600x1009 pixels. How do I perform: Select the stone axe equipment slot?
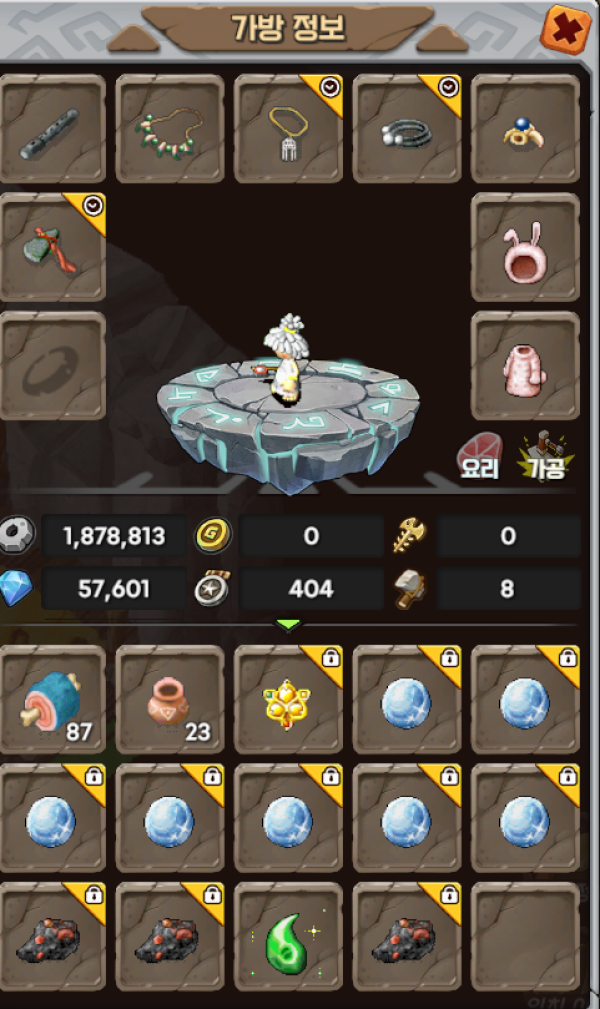53,247
